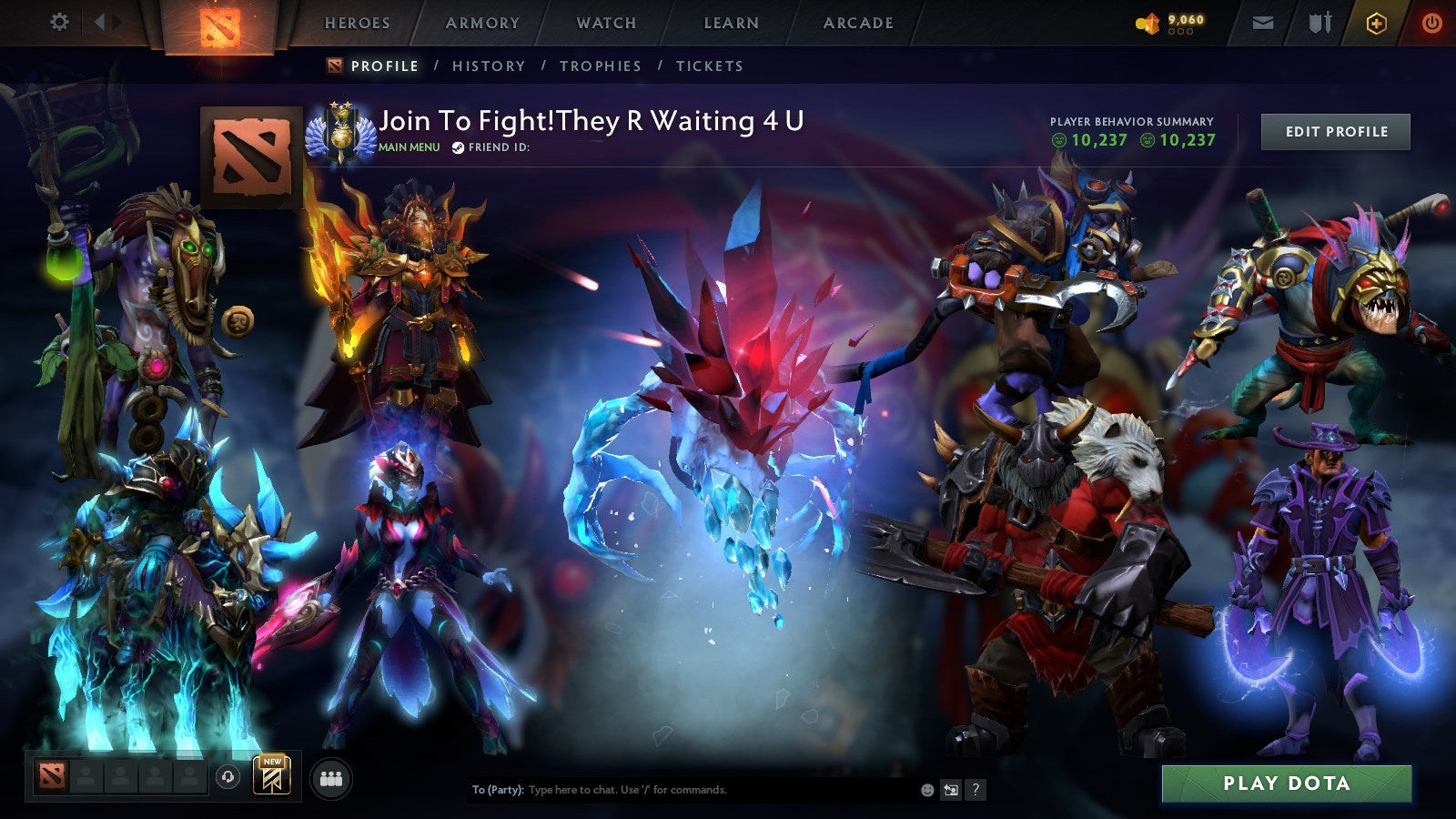The height and width of the screenshot is (819, 1456).
Task: Switch to the HISTORY tab
Action: click(x=489, y=66)
